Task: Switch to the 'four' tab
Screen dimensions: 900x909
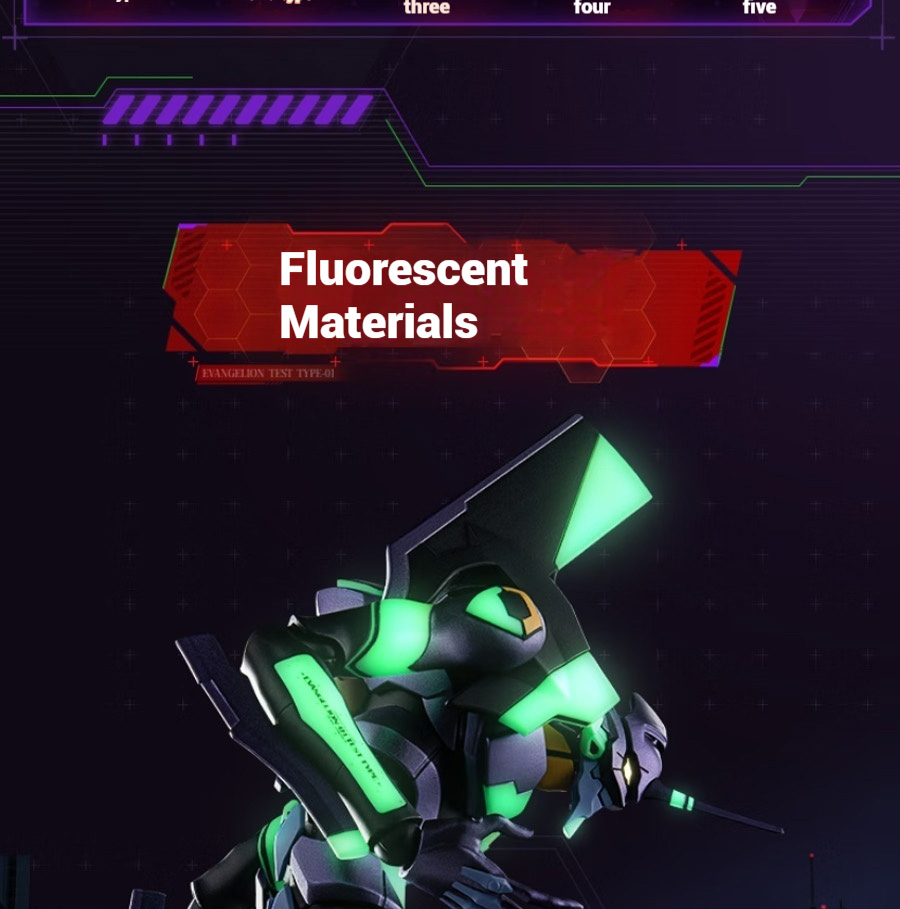Action: point(592,8)
